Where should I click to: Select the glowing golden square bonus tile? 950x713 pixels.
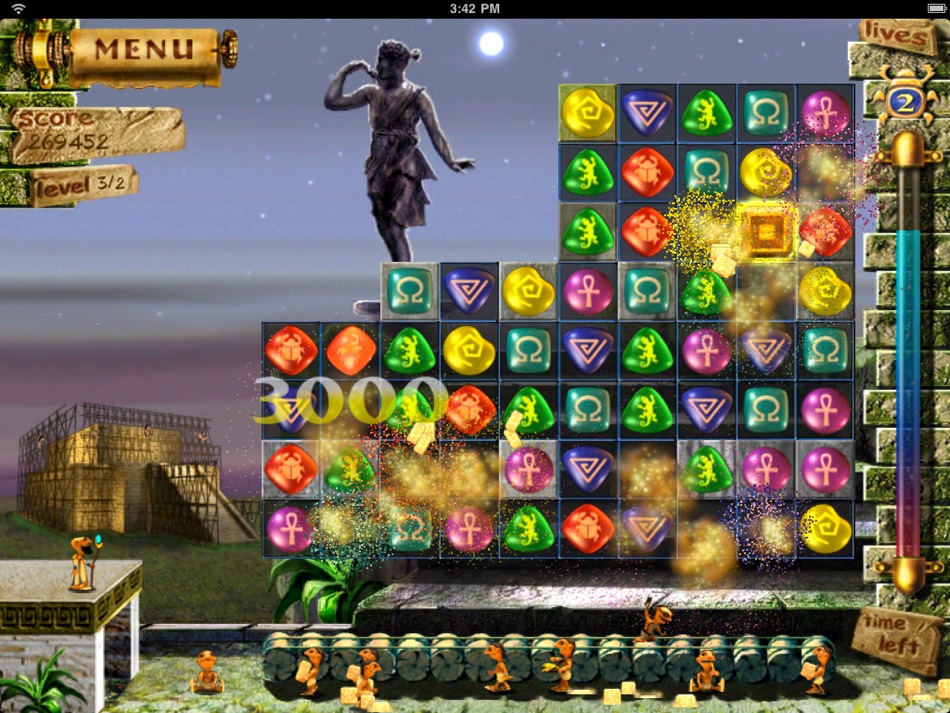tap(767, 232)
